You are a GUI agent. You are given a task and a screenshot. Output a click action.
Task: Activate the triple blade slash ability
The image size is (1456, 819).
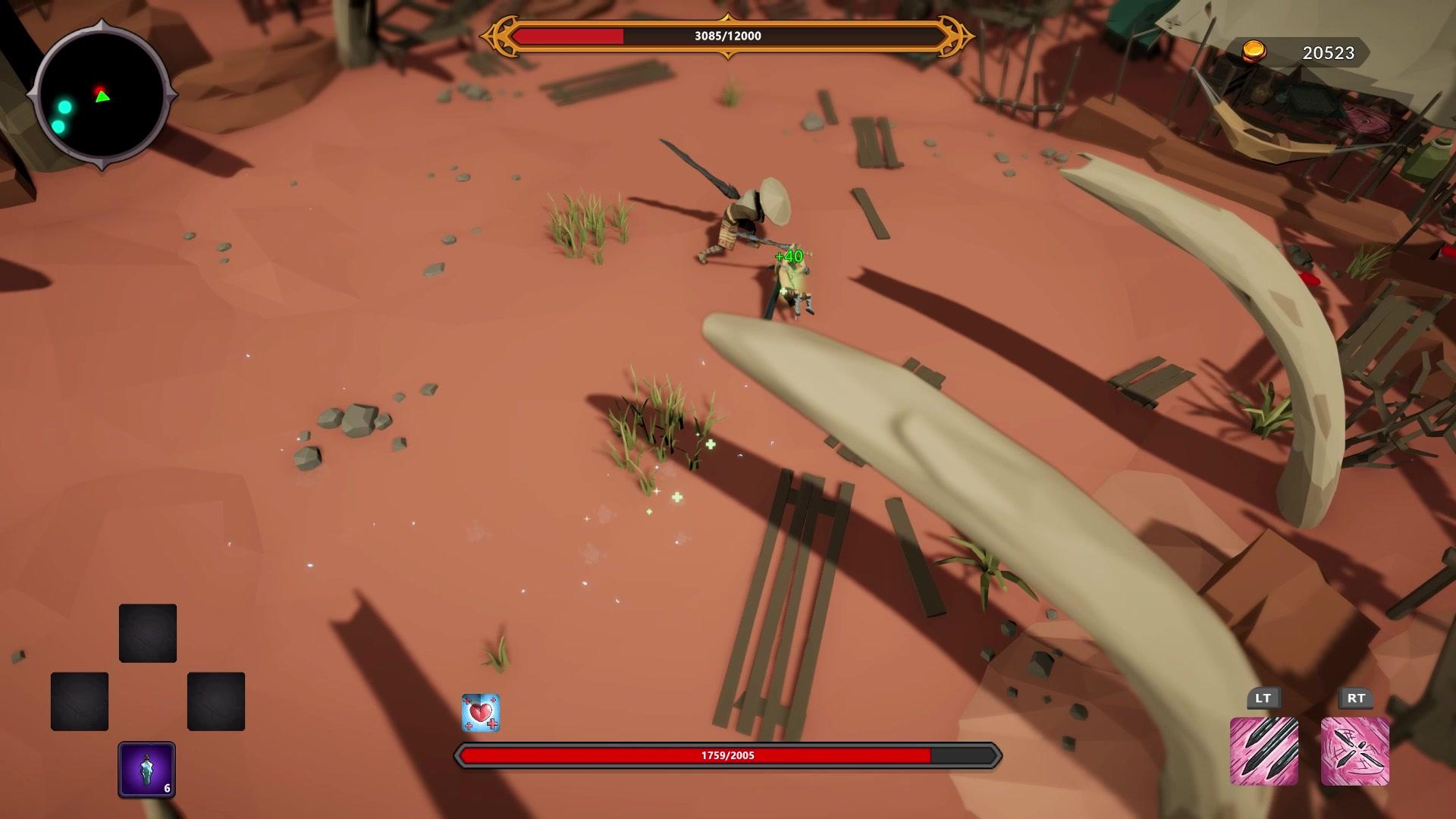[1263, 751]
